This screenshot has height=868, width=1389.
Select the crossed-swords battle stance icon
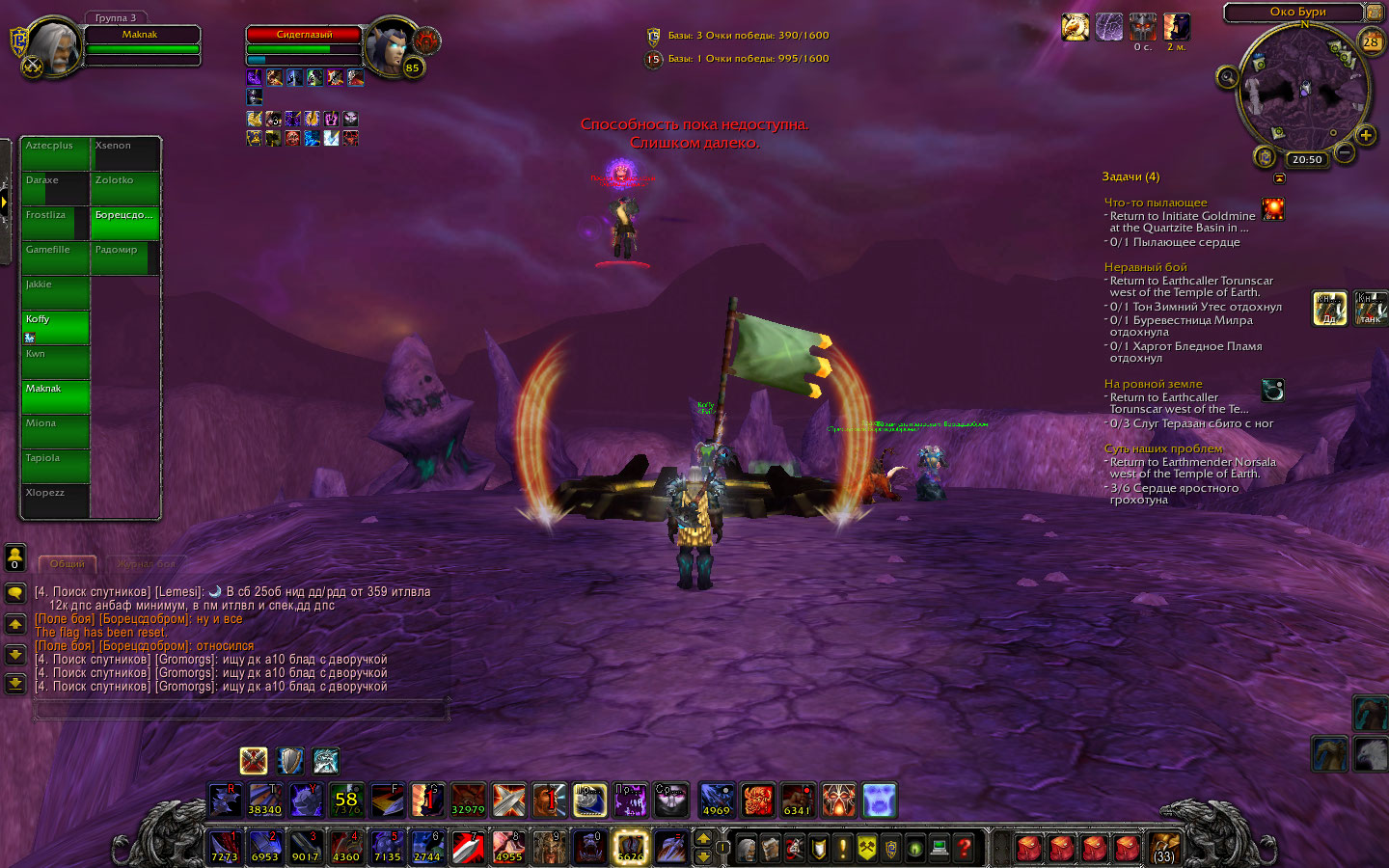point(254,761)
